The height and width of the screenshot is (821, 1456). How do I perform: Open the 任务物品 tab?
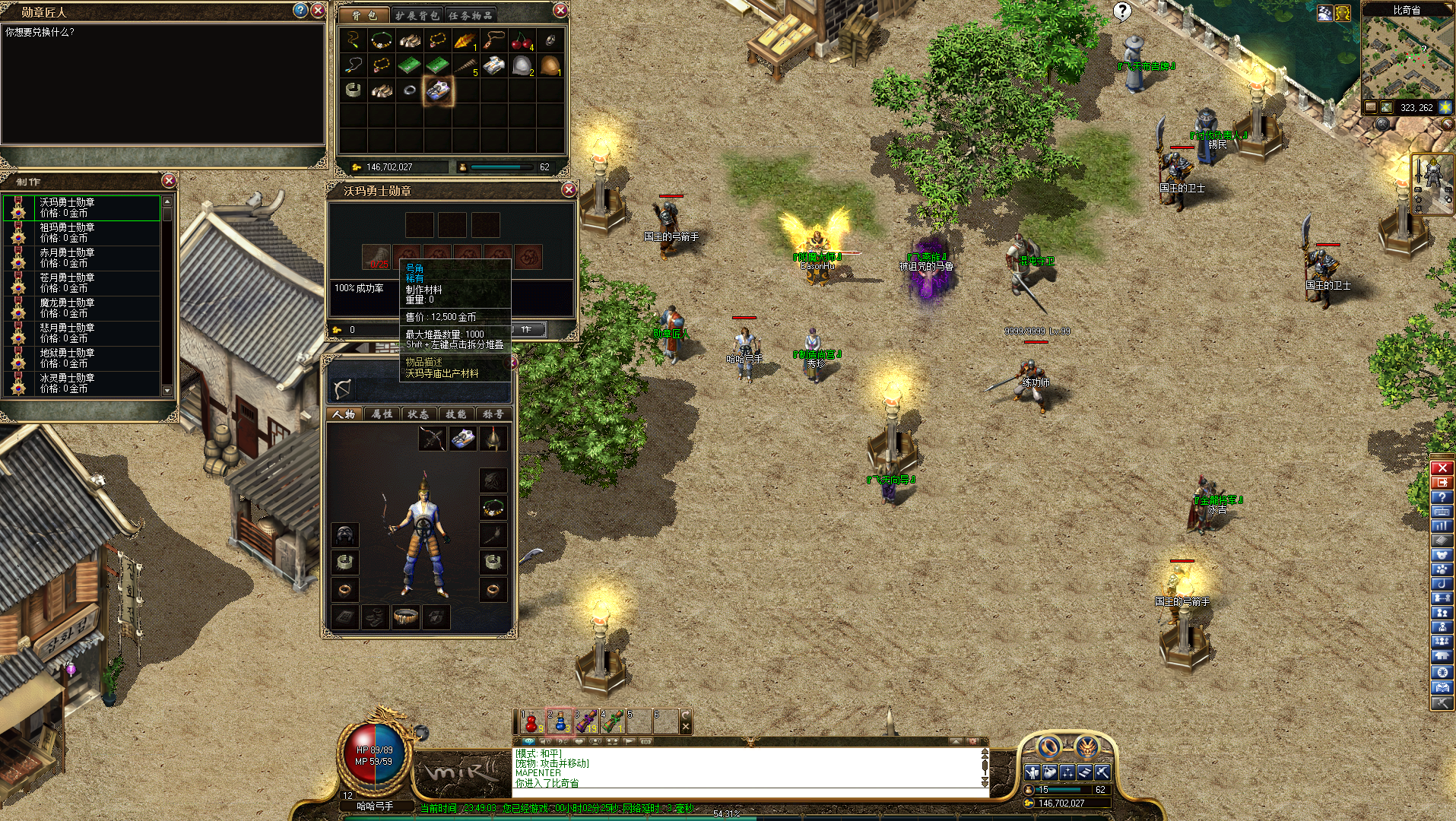tap(470, 15)
